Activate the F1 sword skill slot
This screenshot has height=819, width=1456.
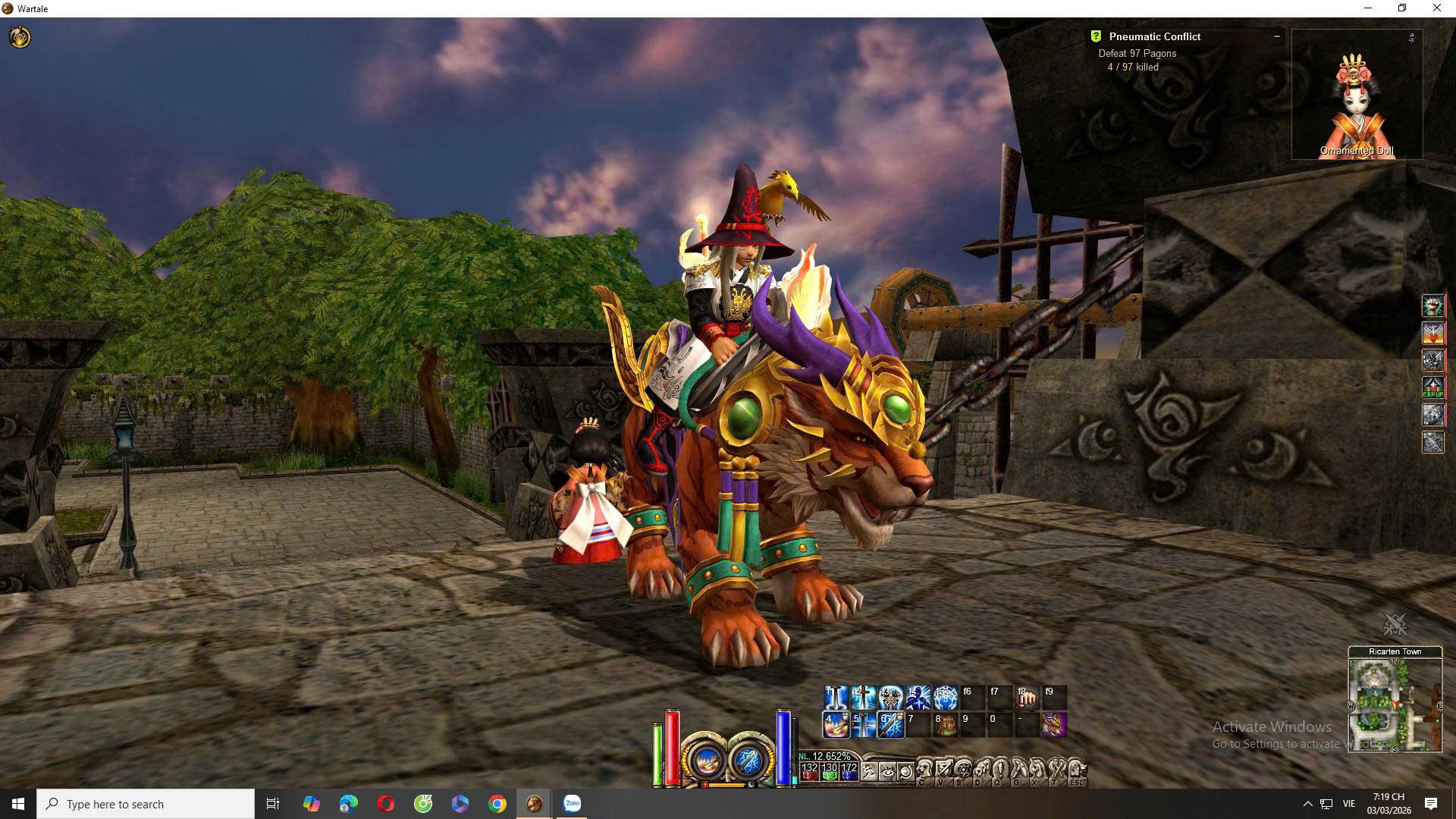tap(836, 697)
